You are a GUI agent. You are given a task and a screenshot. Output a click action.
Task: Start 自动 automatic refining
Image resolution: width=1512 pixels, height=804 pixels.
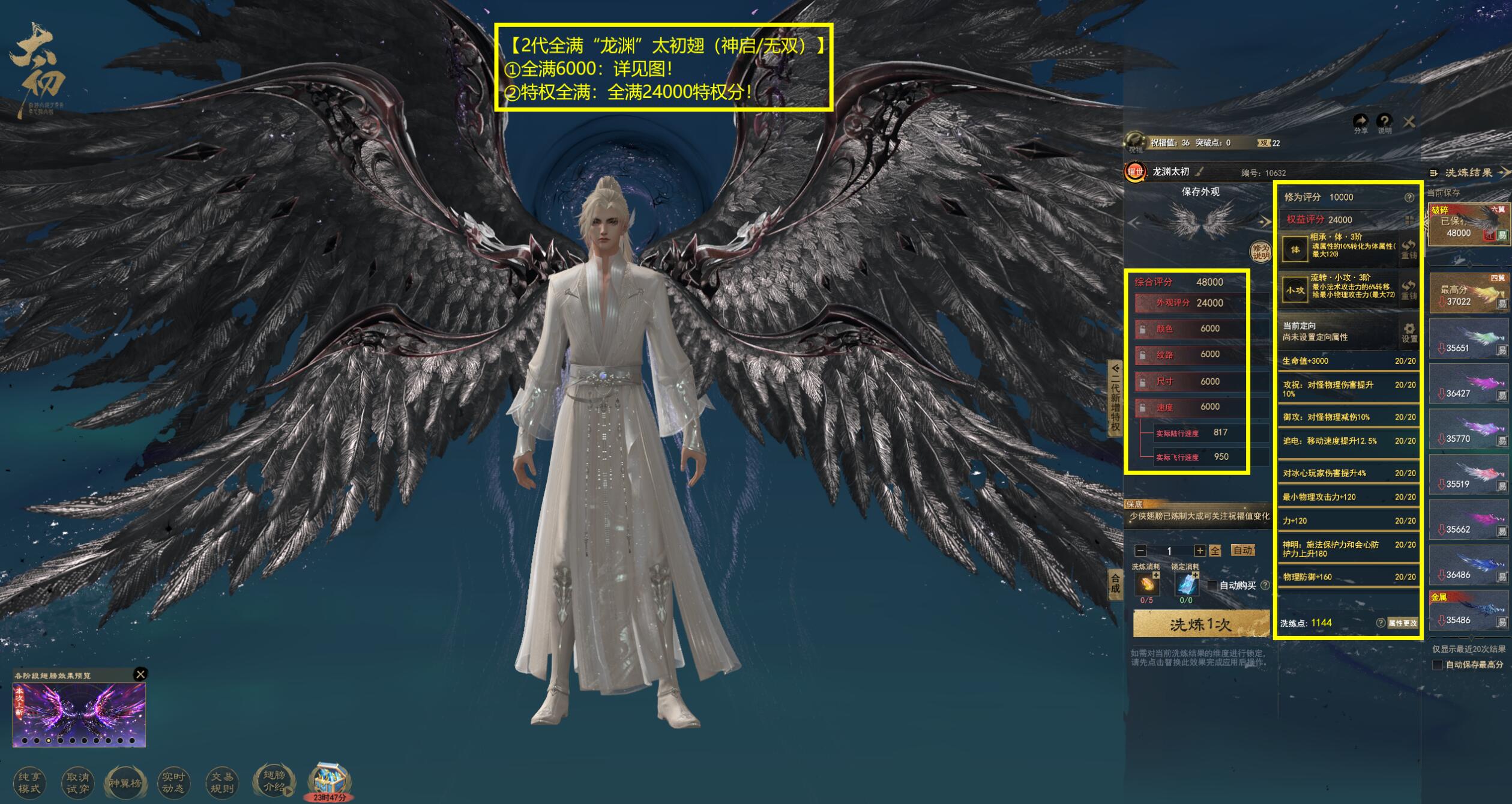point(1242,551)
